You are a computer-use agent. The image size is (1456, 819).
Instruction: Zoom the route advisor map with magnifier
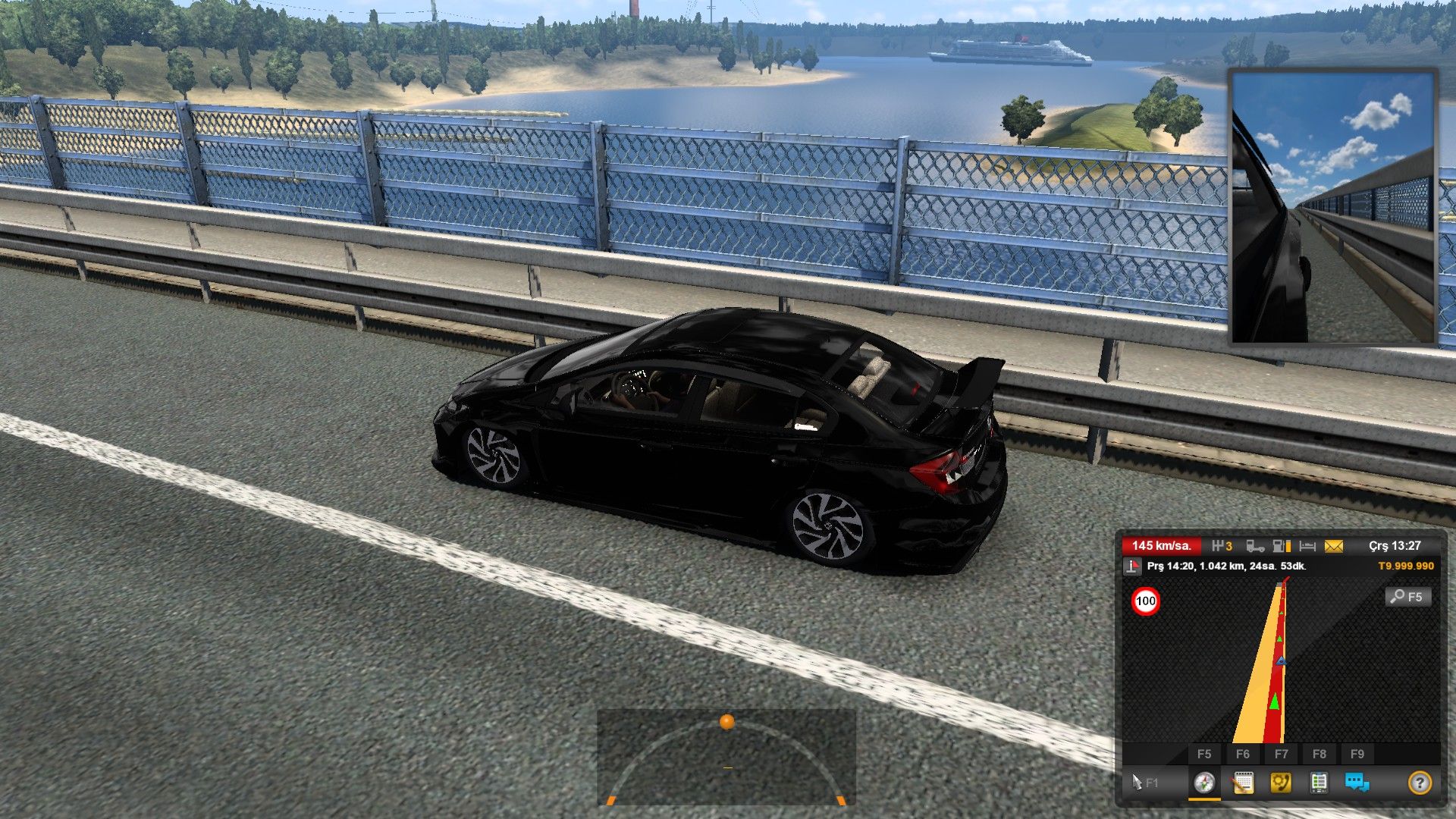[x=1408, y=597]
